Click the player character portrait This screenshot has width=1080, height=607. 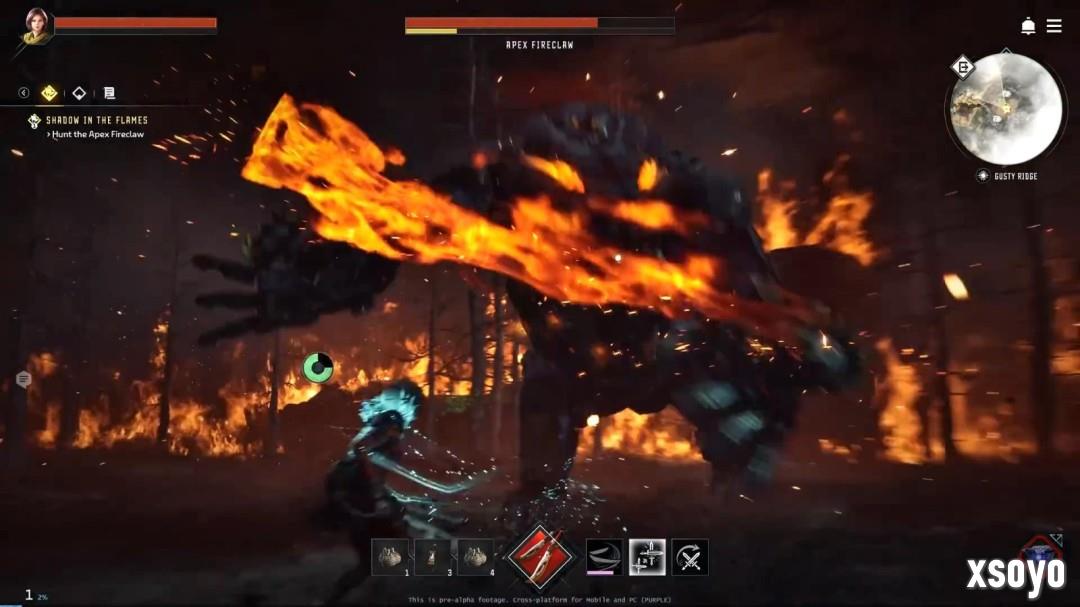[x=37, y=25]
